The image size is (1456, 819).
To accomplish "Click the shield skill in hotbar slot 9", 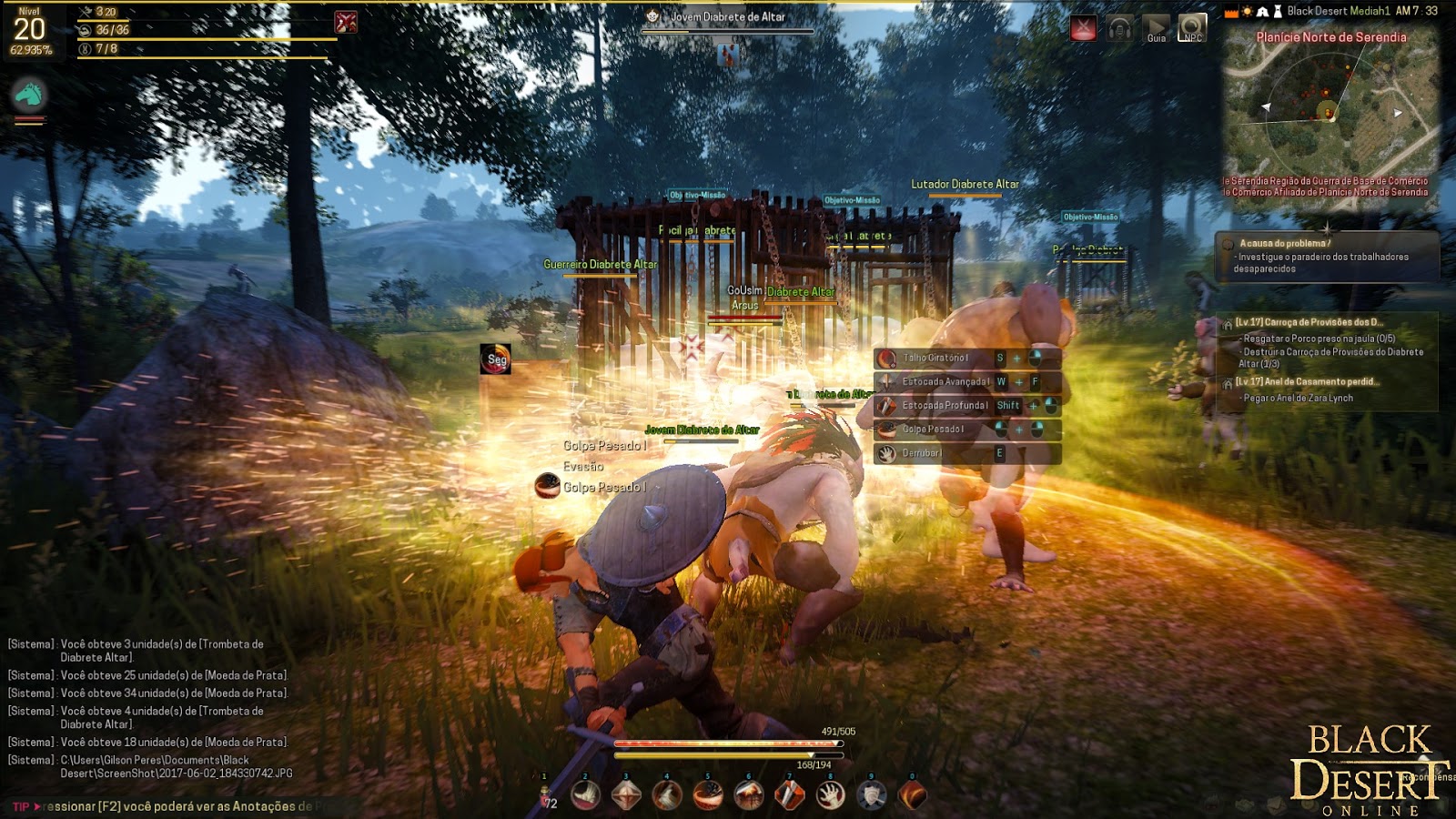I will [871, 793].
